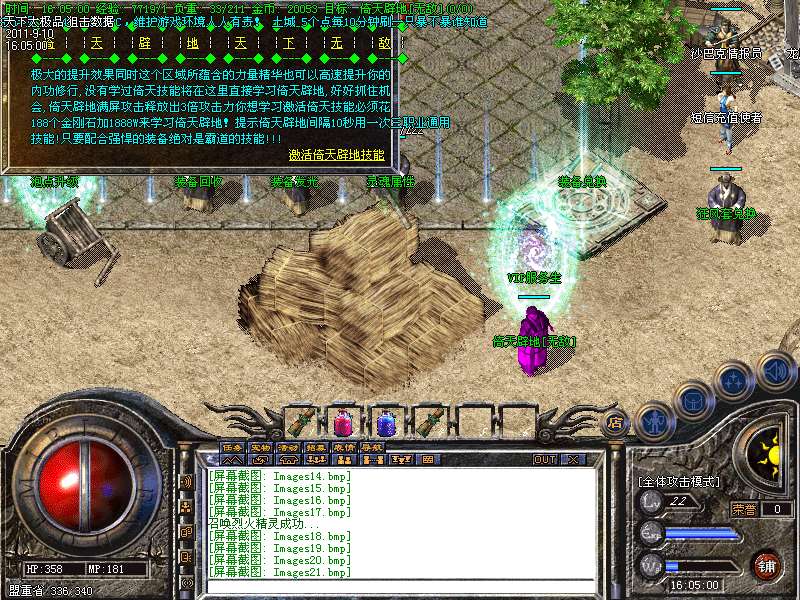800x600 pixels.
Task: Switch to the 任务 quest tab
Action: (232, 447)
